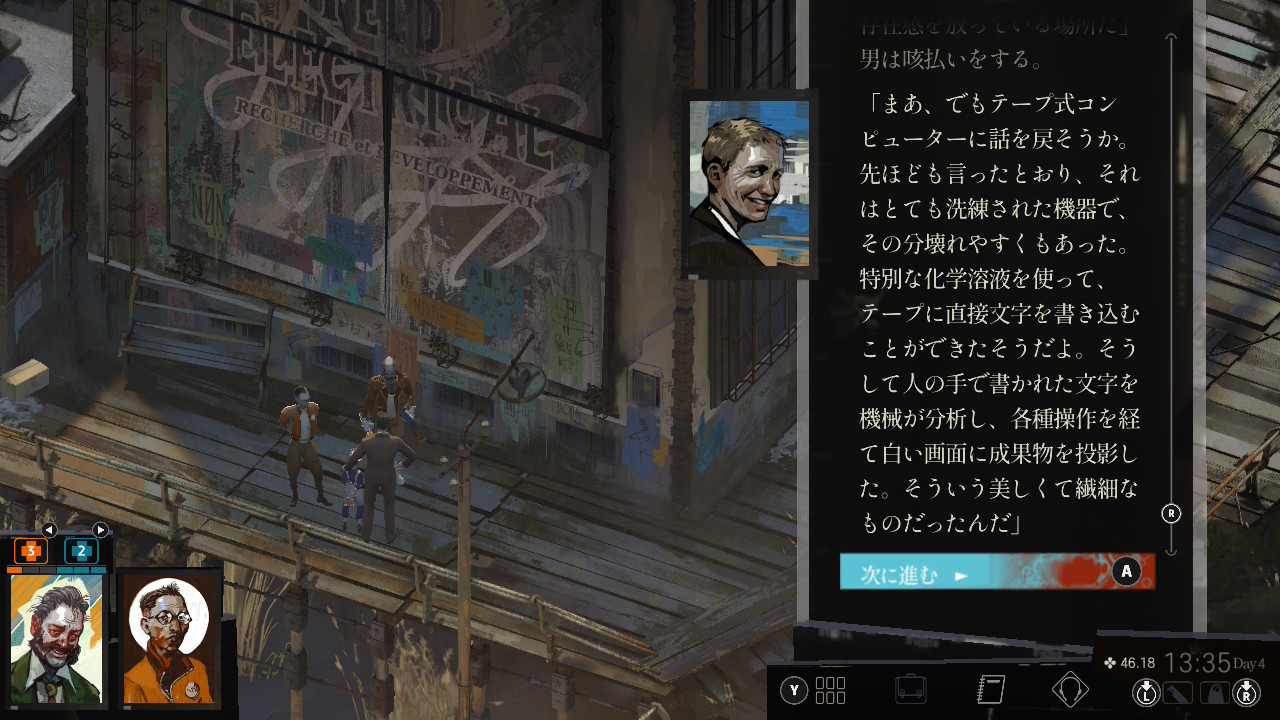This screenshot has height=720, width=1280.
Task: Click the left-hand held tool slot
Action: (x=1179, y=691)
